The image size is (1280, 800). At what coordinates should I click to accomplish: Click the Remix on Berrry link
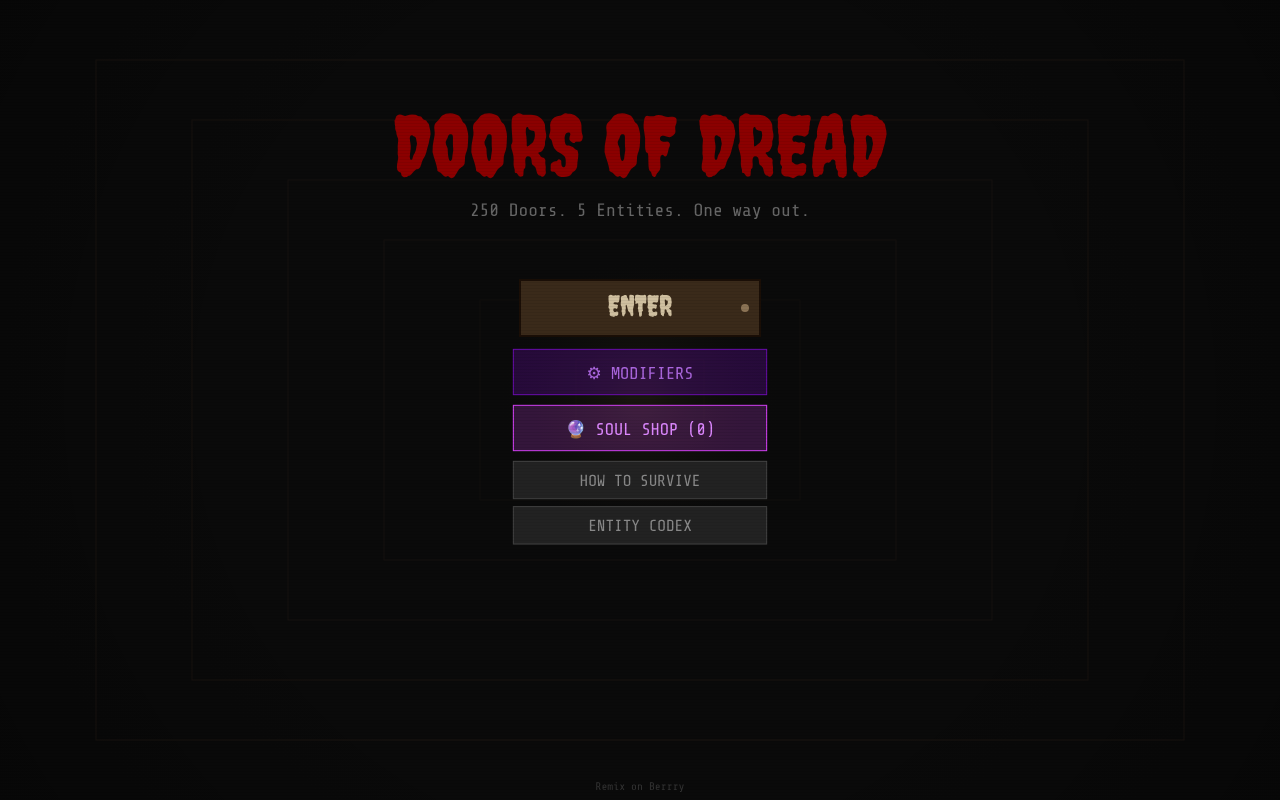coord(640,786)
